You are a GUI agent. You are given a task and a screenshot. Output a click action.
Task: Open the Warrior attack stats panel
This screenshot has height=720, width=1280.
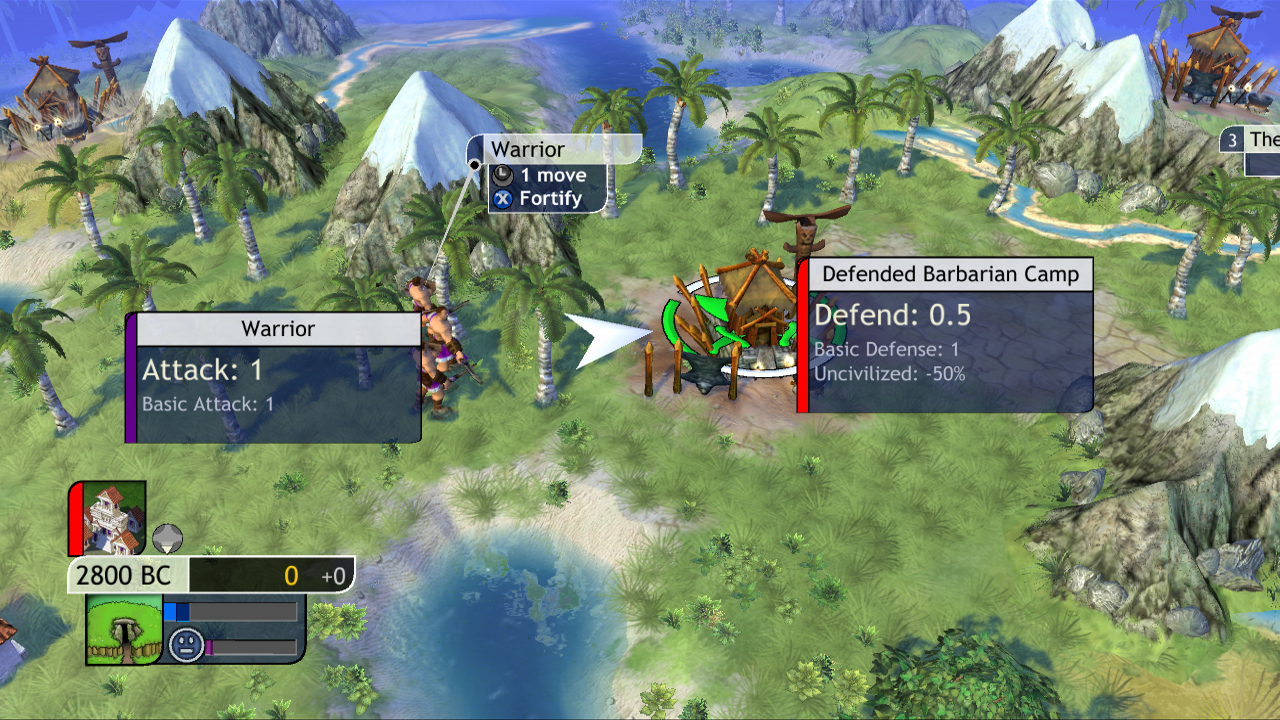coord(278,378)
